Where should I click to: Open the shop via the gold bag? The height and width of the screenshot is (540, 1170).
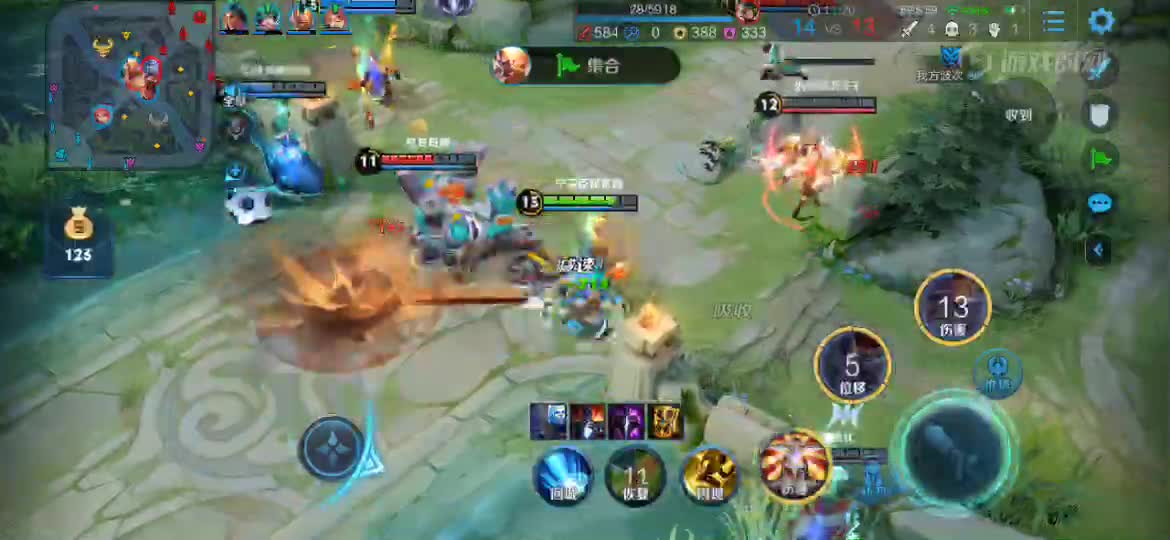click(x=78, y=236)
